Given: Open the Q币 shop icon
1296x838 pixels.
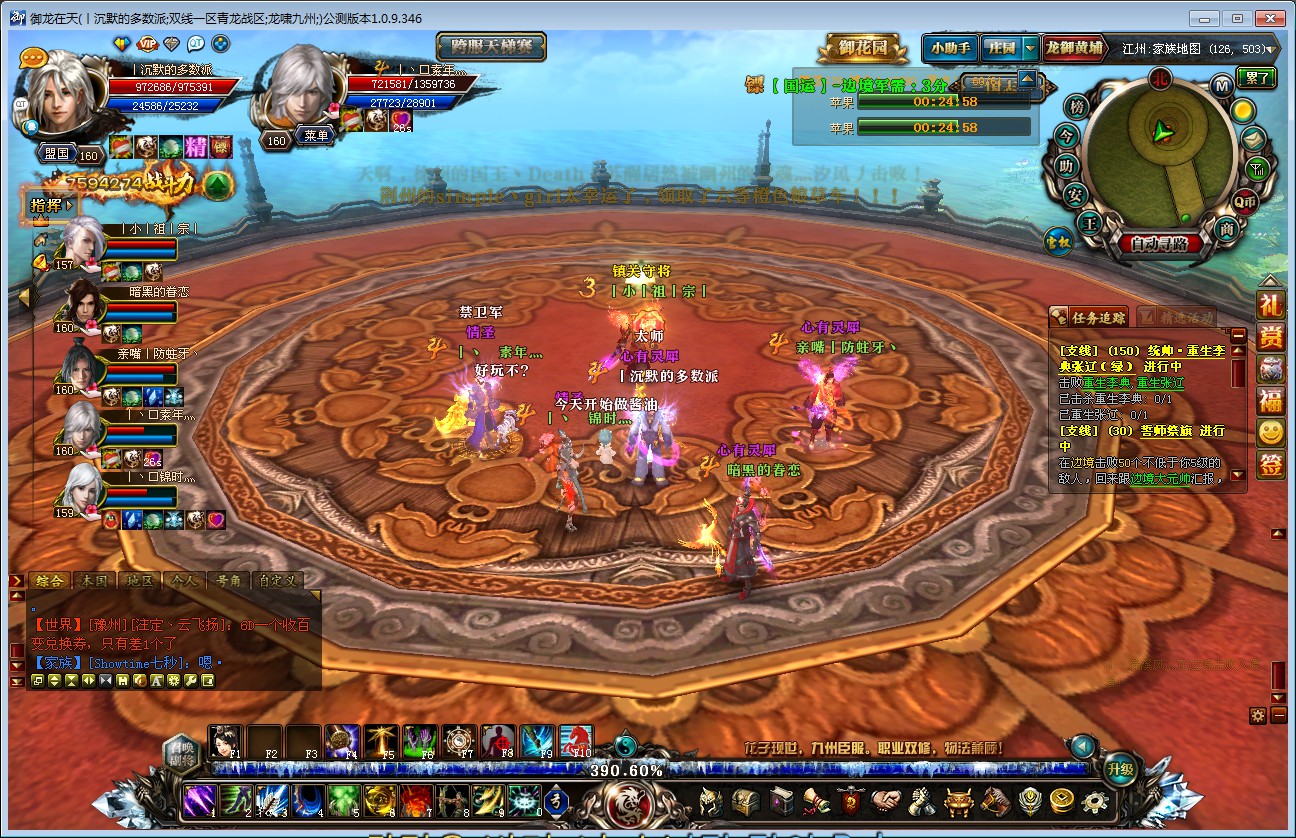Looking at the screenshot, I should pyautogui.click(x=1245, y=201).
